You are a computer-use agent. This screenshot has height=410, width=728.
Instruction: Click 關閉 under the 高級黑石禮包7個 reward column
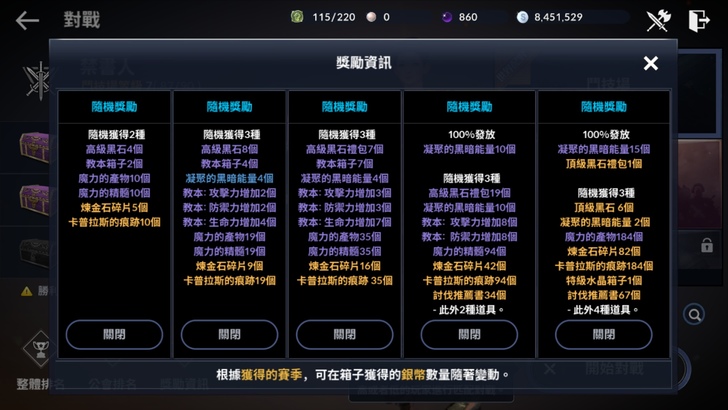[x=344, y=334]
